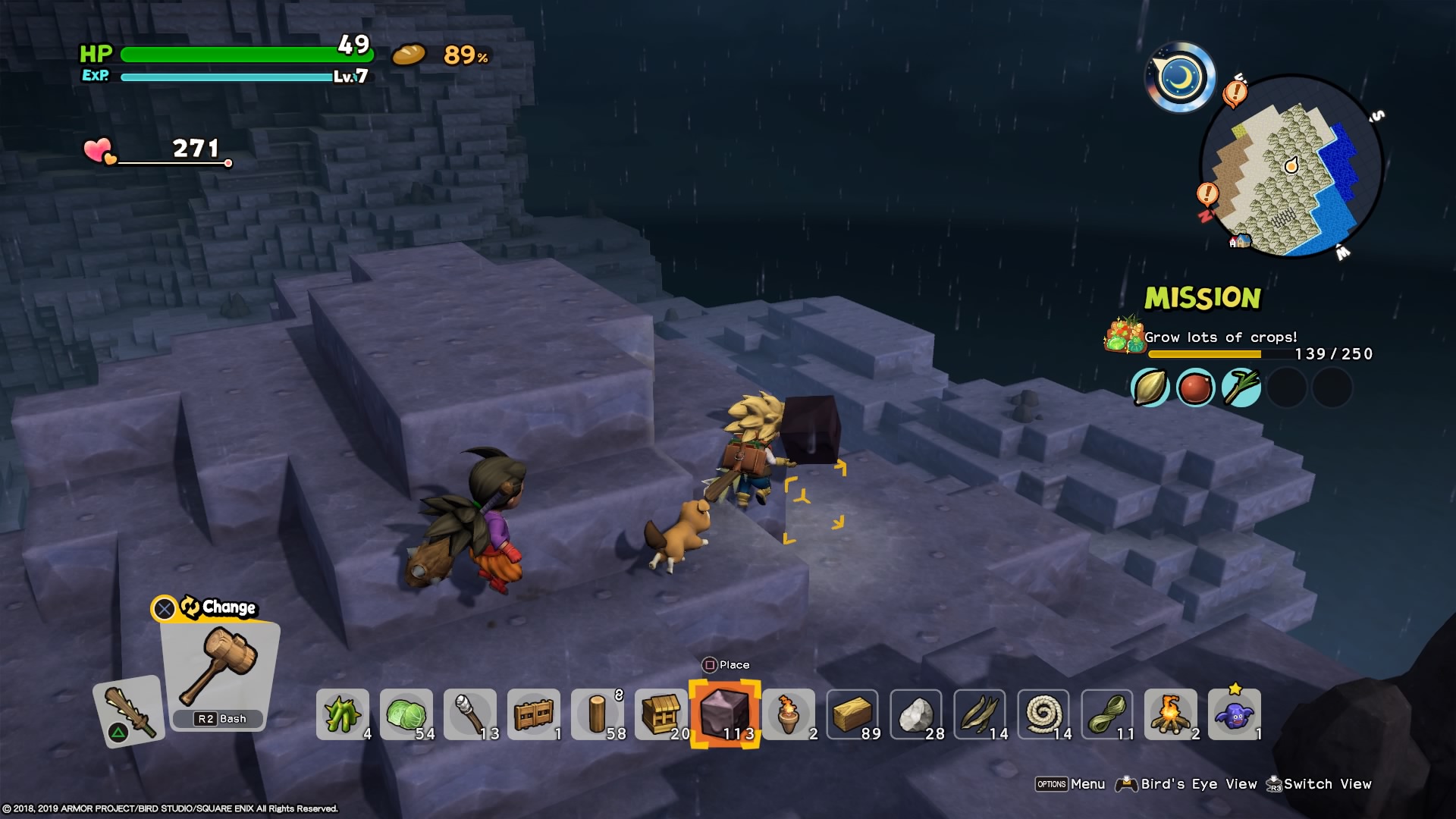Select the standing torch hotbar slot

(x=789, y=714)
